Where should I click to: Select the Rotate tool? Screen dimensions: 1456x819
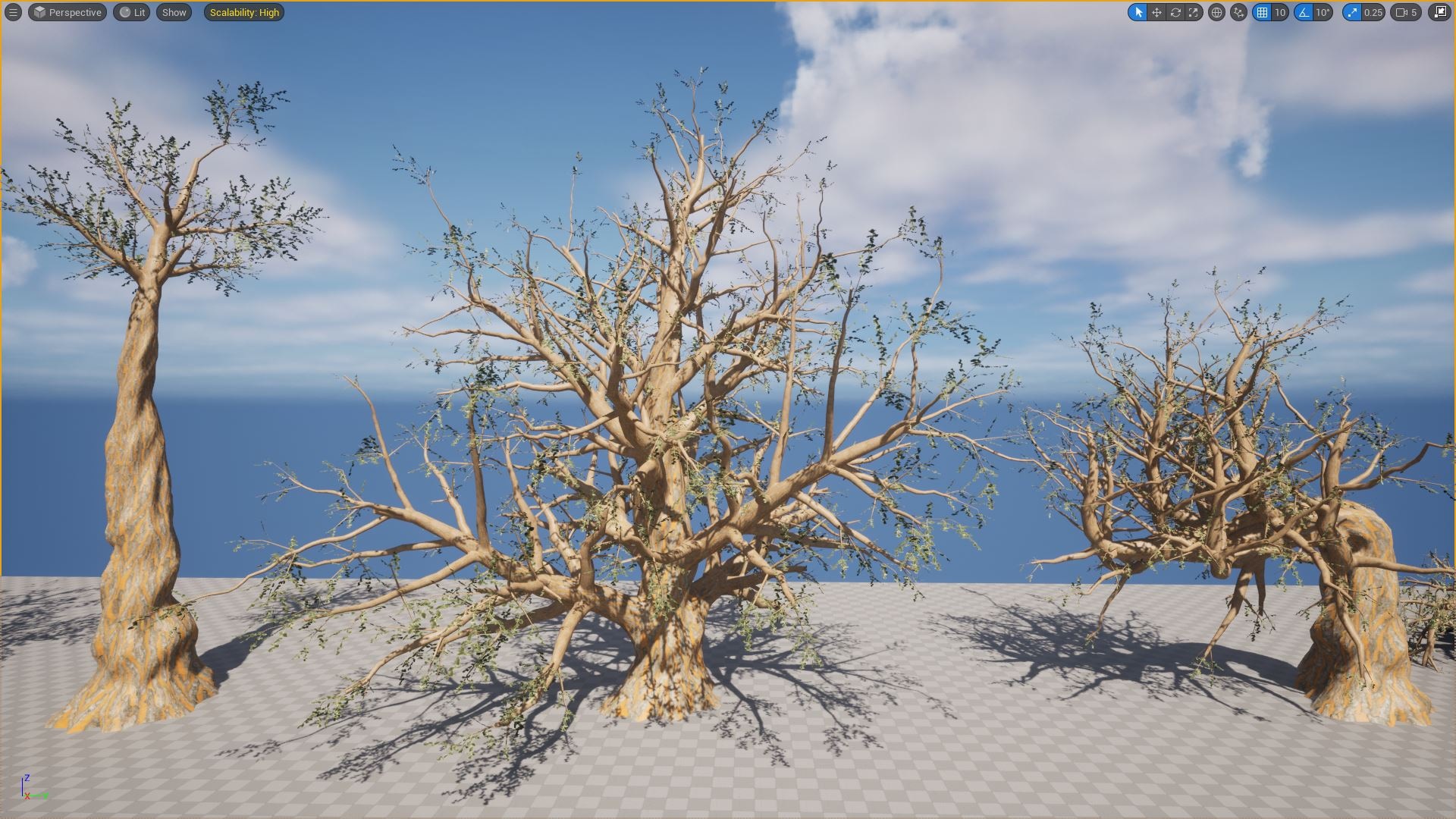point(1175,12)
